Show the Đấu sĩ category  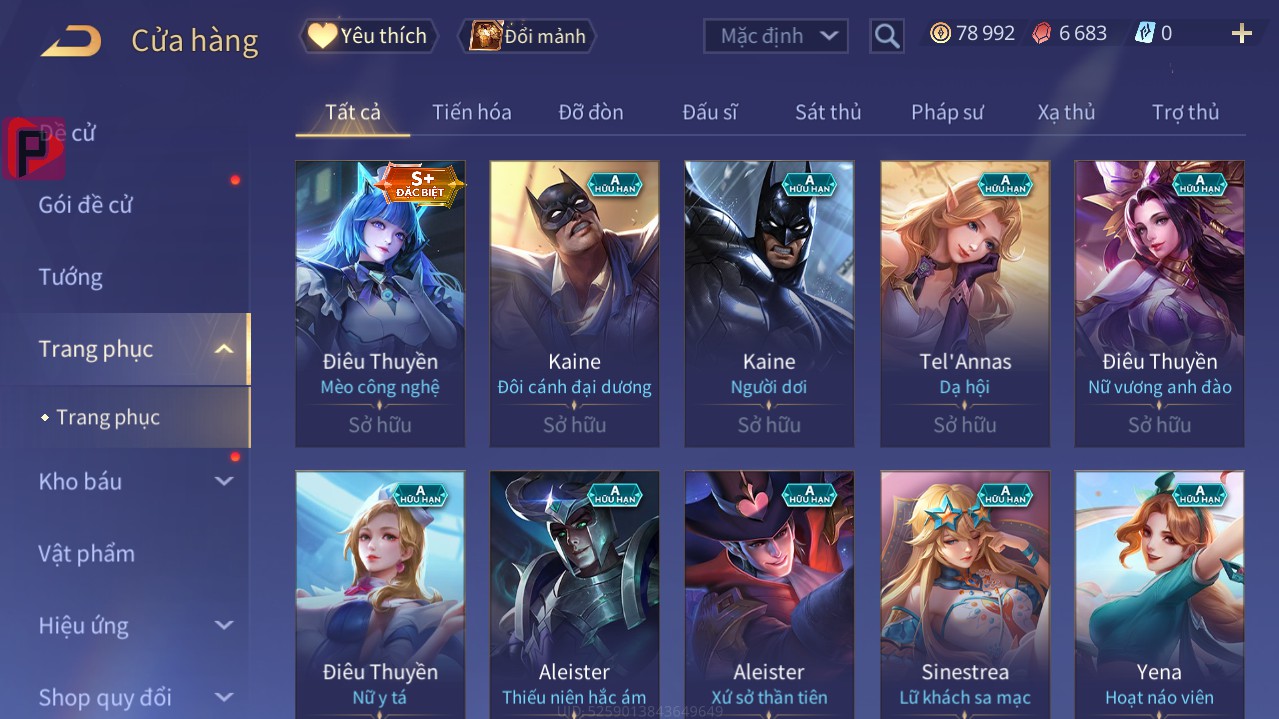(x=710, y=112)
